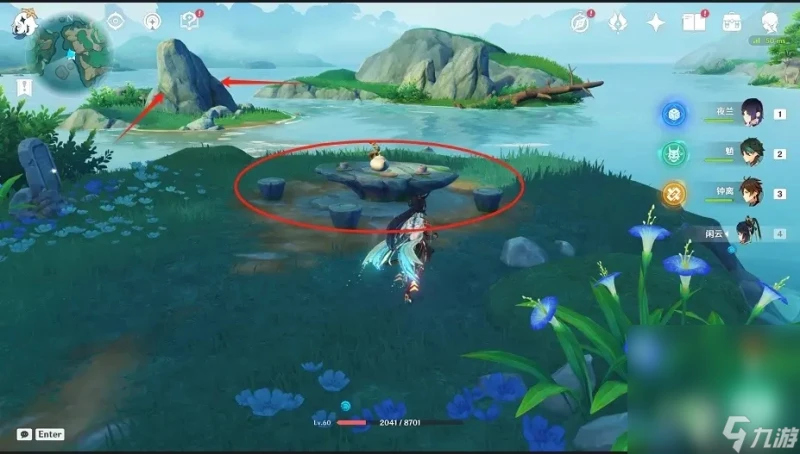Viewport: 800px width, 454px height.
Task: Open the quest navigation beacon icon
Action: click(x=153, y=21)
